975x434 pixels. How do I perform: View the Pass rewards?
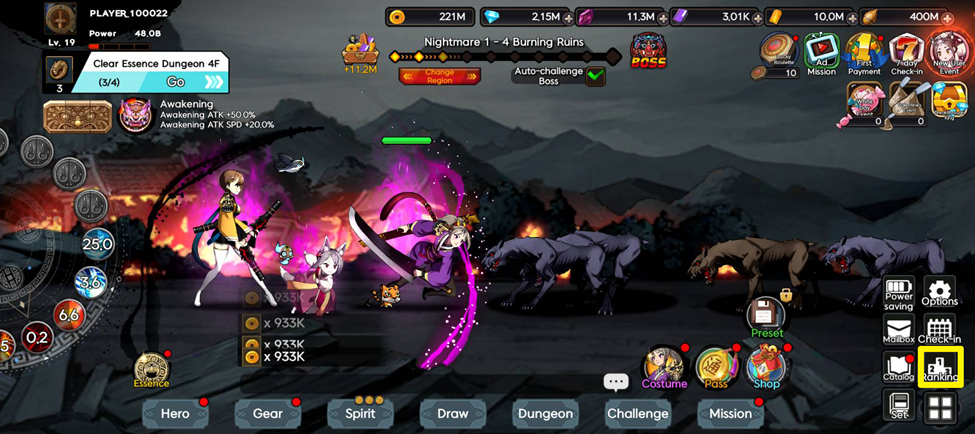pos(715,368)
